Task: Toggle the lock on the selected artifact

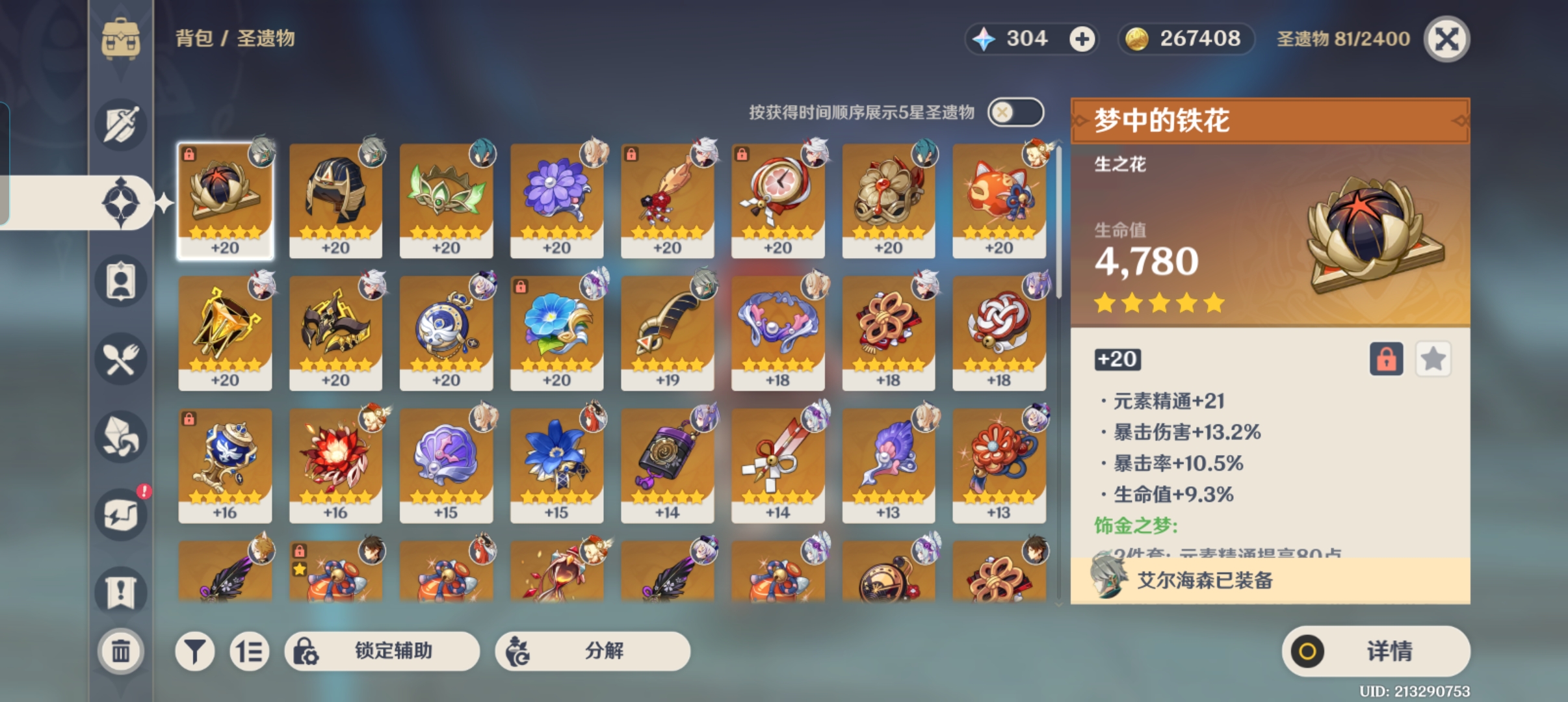Action: click(1386, 359)
